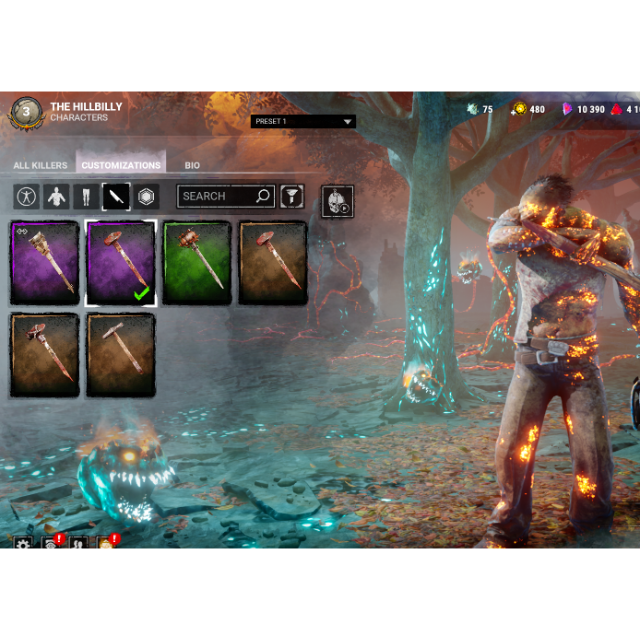This screenshot has height=640, width=640.
Task: Select the legs category icon
Action: [86, 197]
